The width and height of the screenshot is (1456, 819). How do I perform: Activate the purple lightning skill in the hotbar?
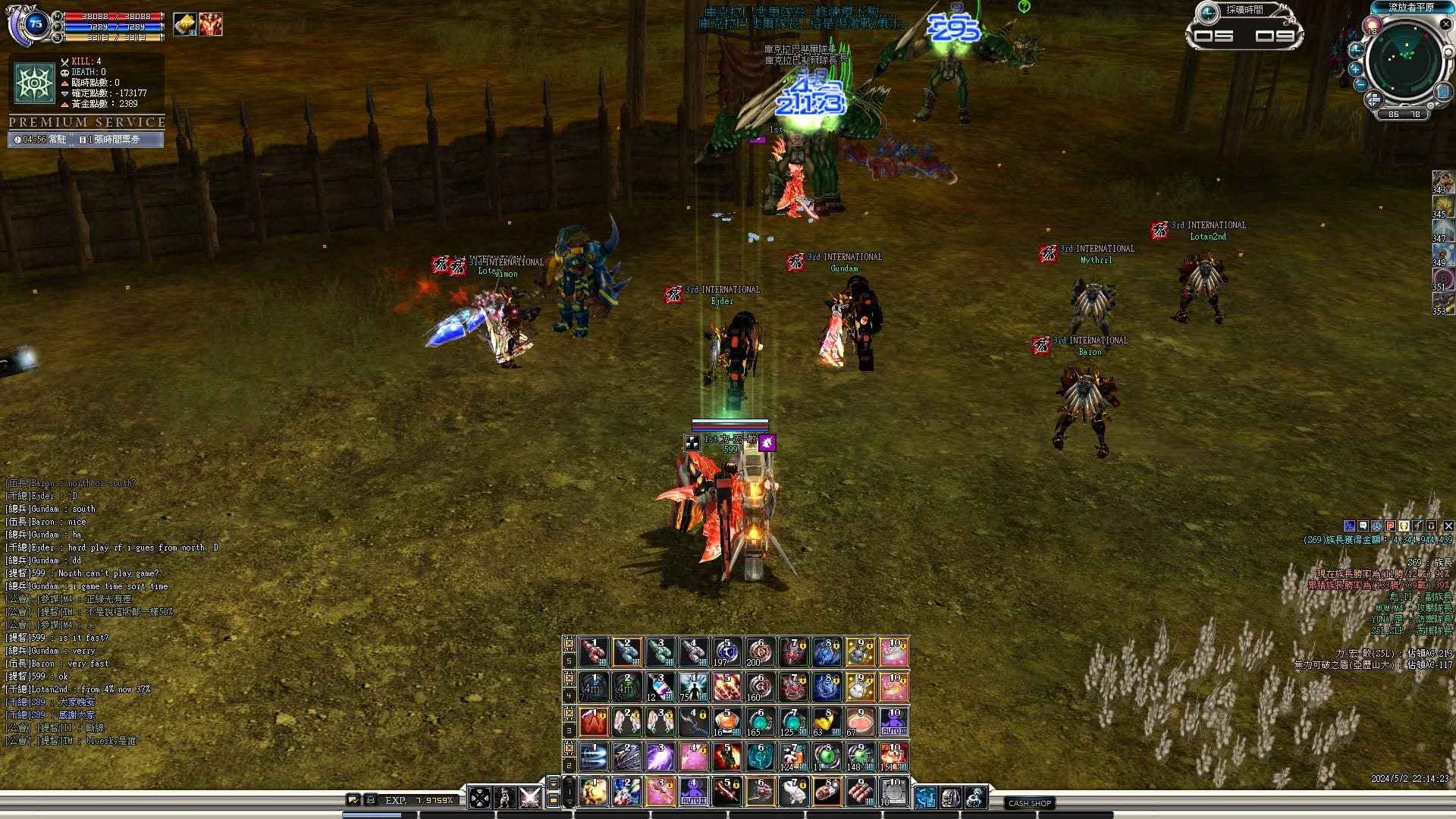pyautogui.click(x=660, y=757)
